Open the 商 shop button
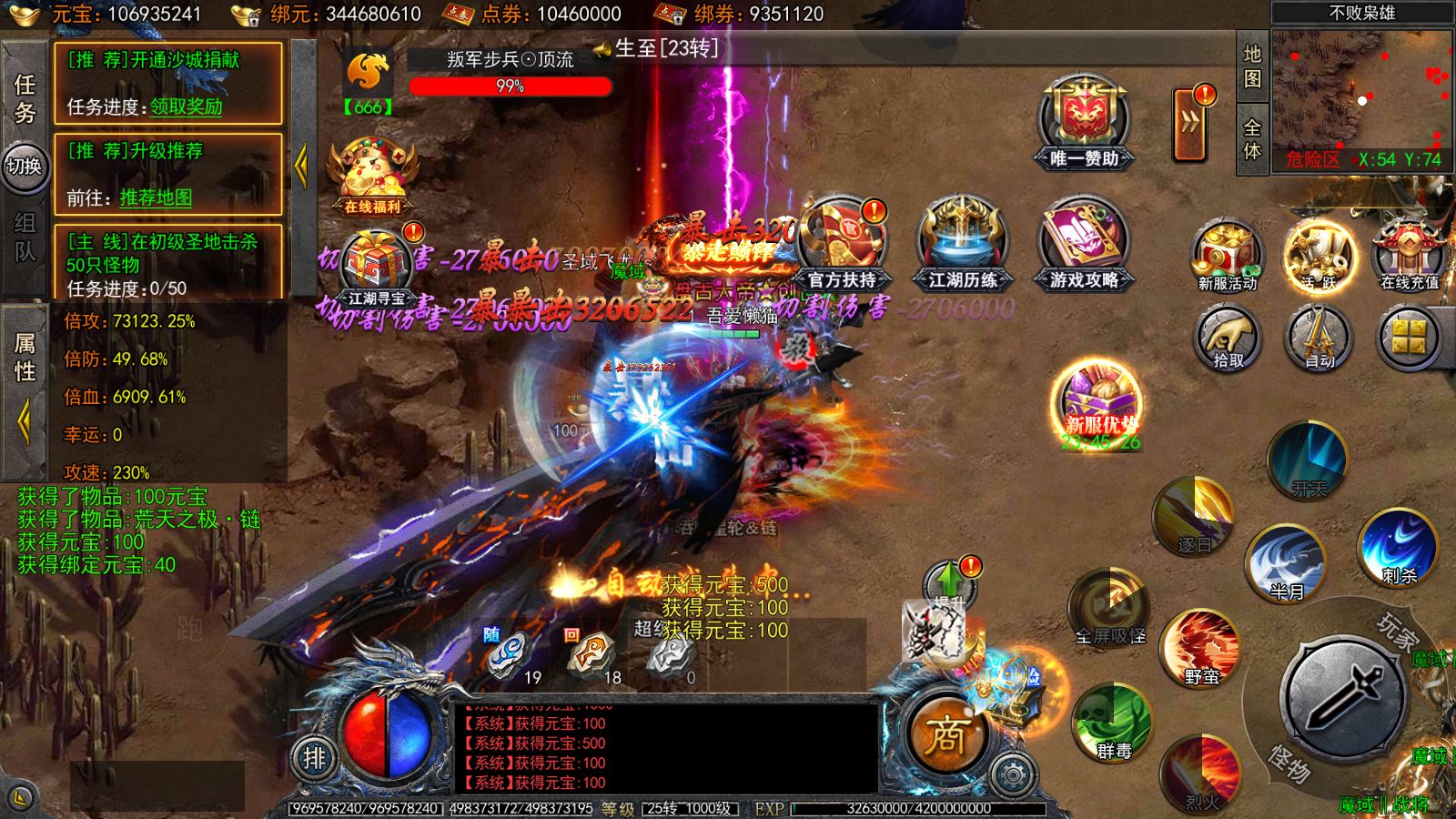Viewport: 1456px width, 819px height. click(x=946, y=735)
